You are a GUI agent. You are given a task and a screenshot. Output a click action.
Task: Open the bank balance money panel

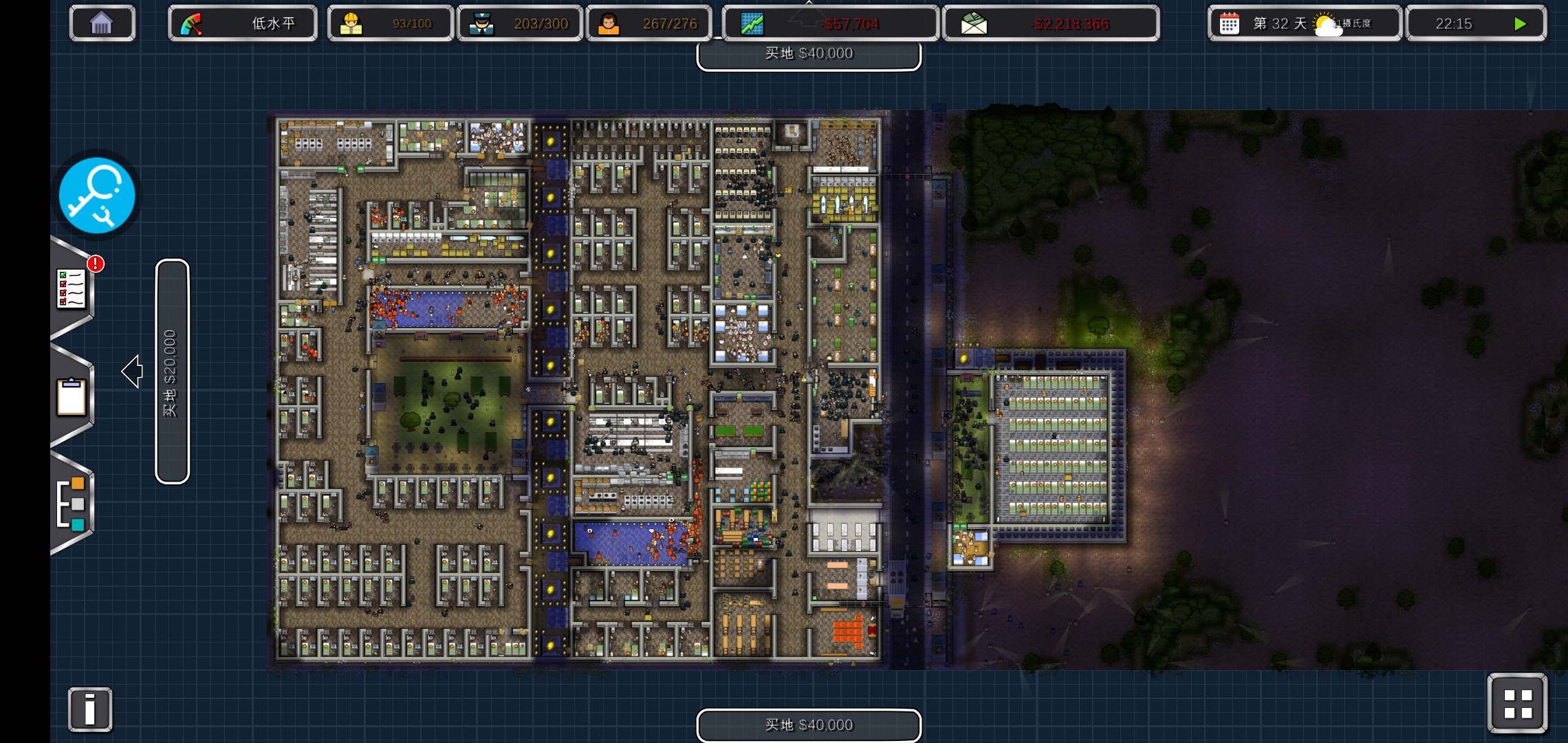pyautogui.click(x=1050, y=23)
